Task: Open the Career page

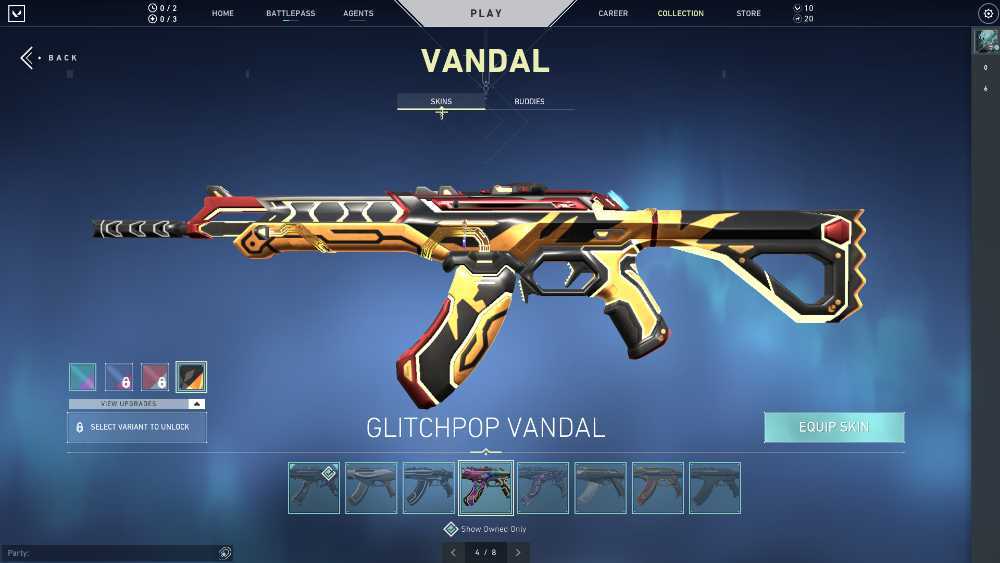Action: click(613, 14)
